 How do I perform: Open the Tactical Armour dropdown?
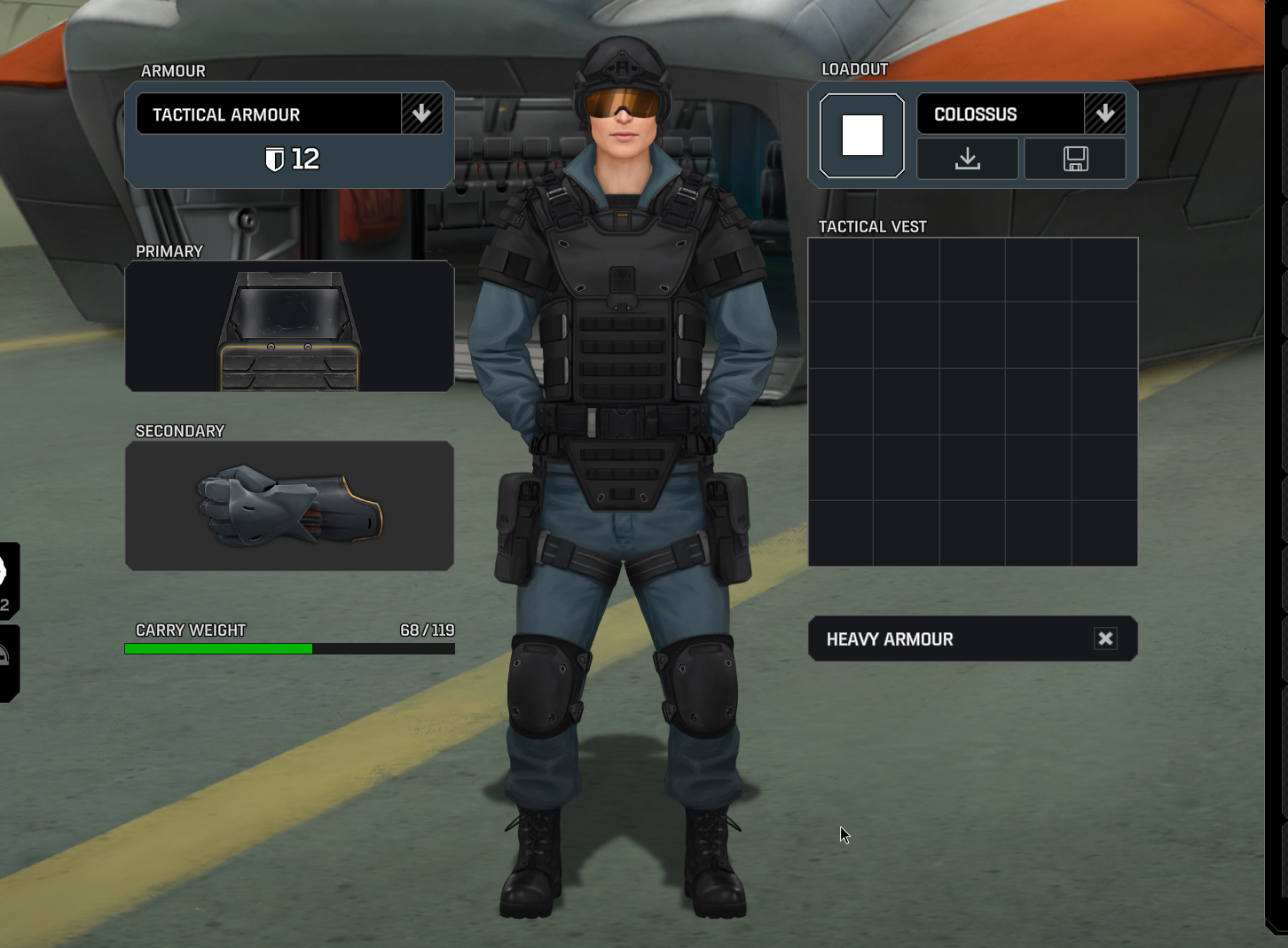421,114
